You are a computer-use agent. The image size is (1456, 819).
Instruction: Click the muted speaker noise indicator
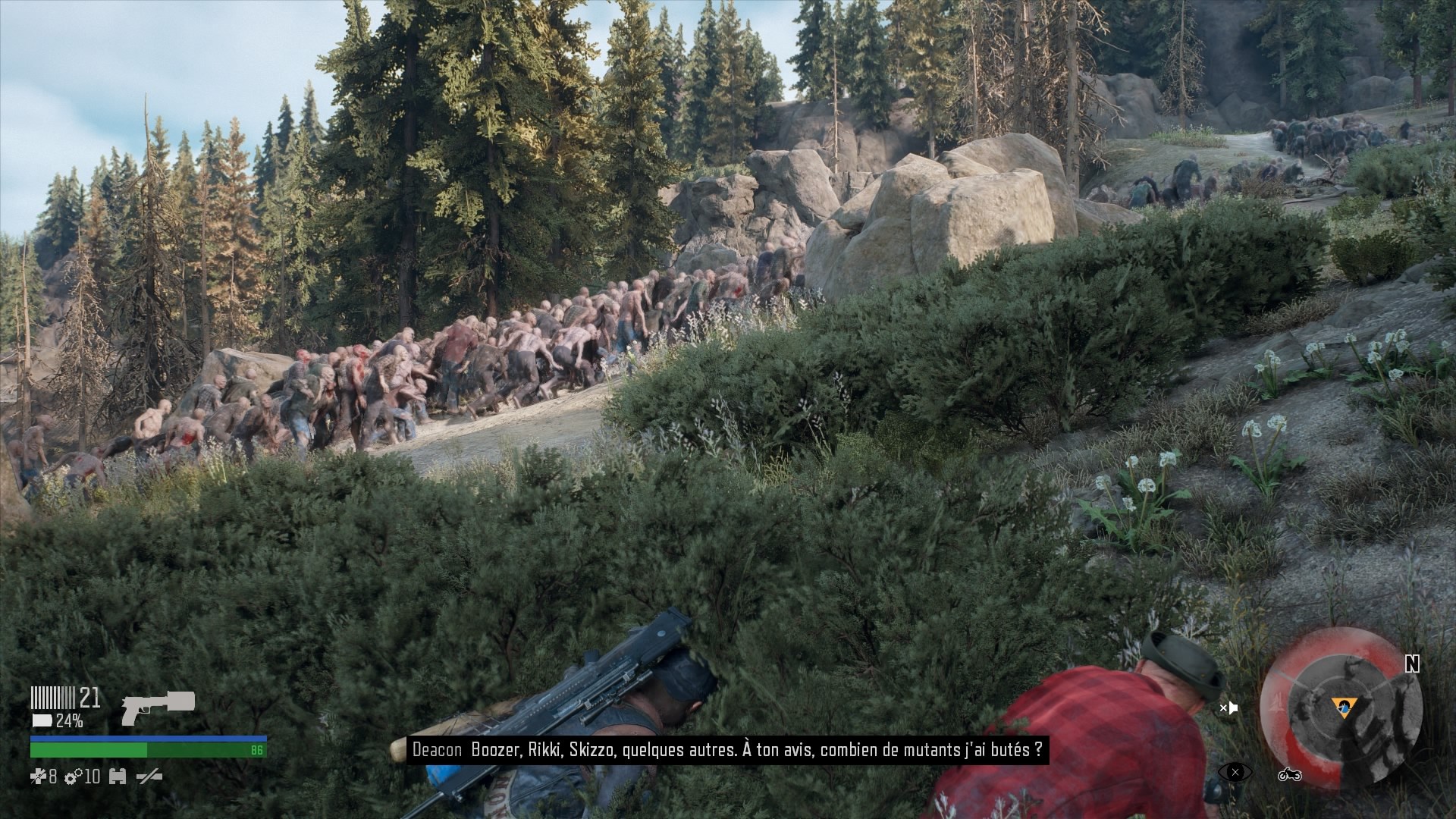click(x=1228, y=708)
